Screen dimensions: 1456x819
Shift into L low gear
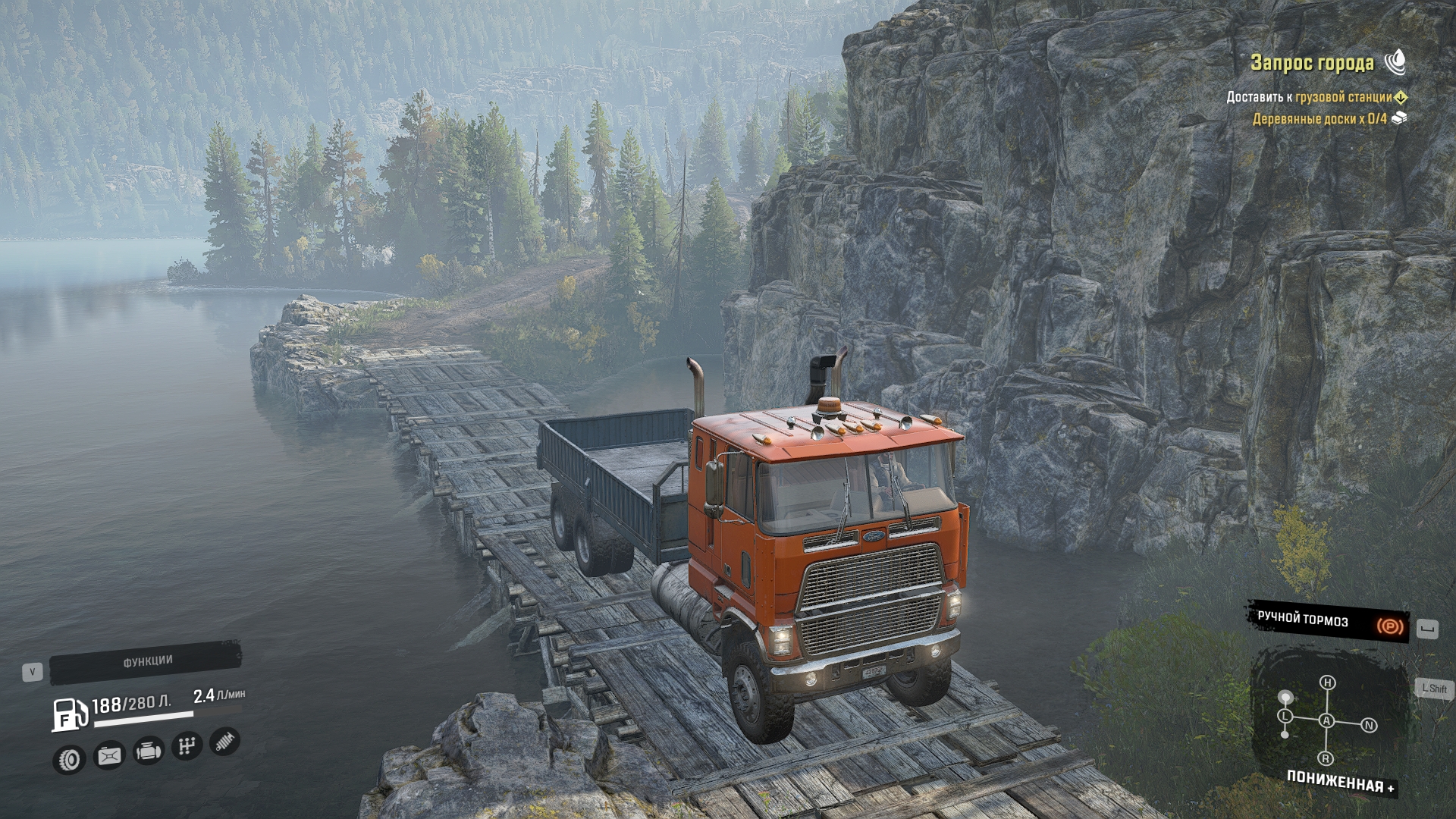point(1285,717)
